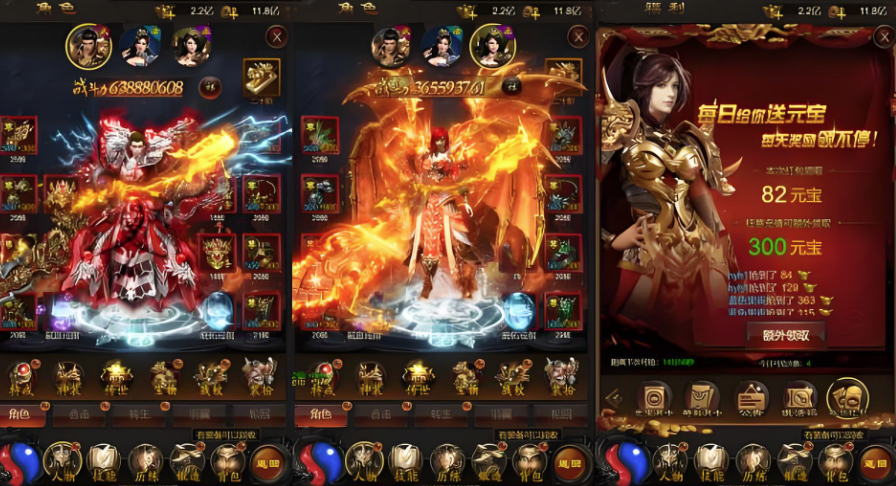Select the gold-ringed female portrait above power 365593761
This screenshot has height=486, width=896.
[492, 45]
